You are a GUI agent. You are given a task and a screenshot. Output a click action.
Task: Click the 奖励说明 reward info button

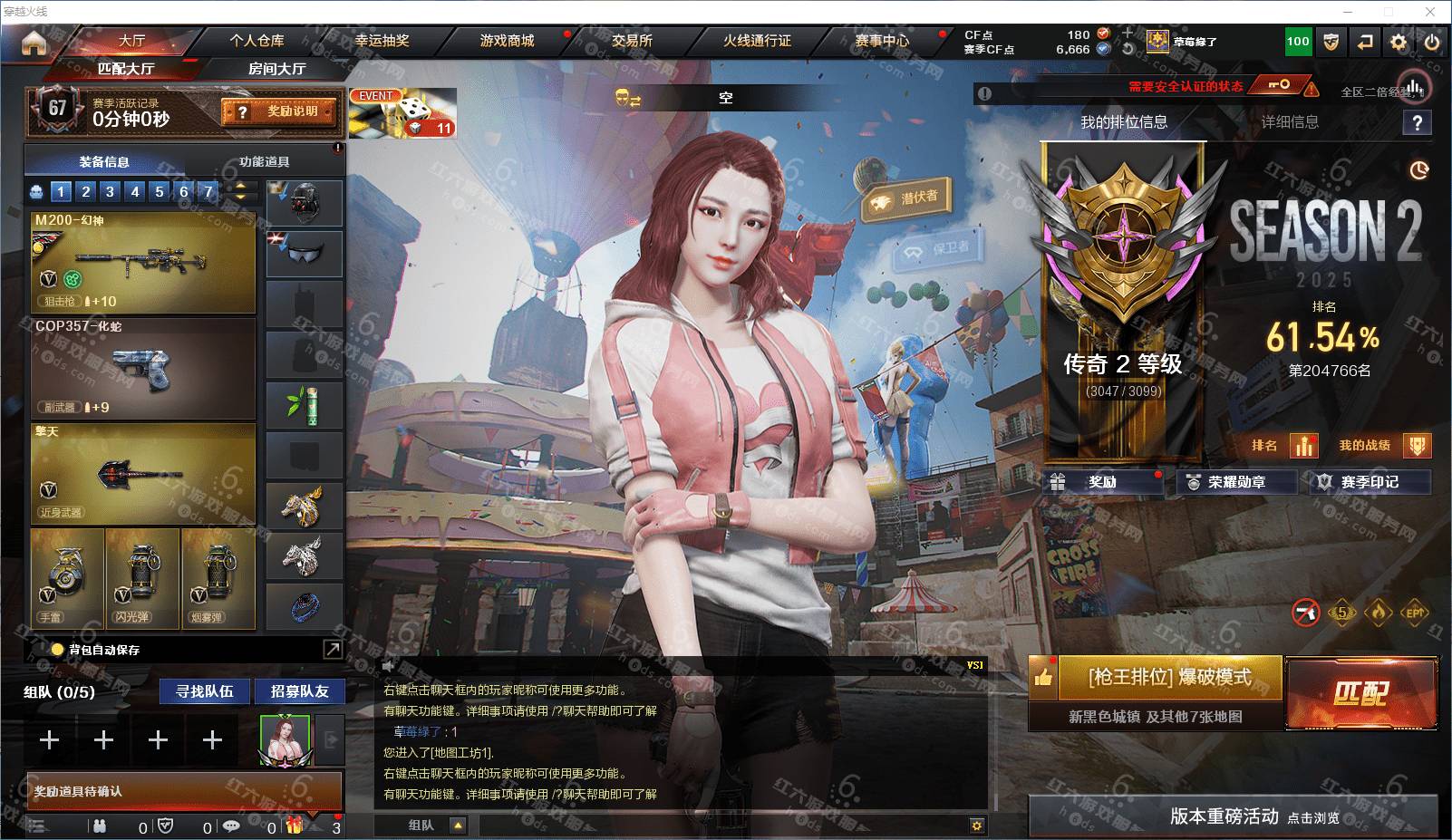[279, 111]
